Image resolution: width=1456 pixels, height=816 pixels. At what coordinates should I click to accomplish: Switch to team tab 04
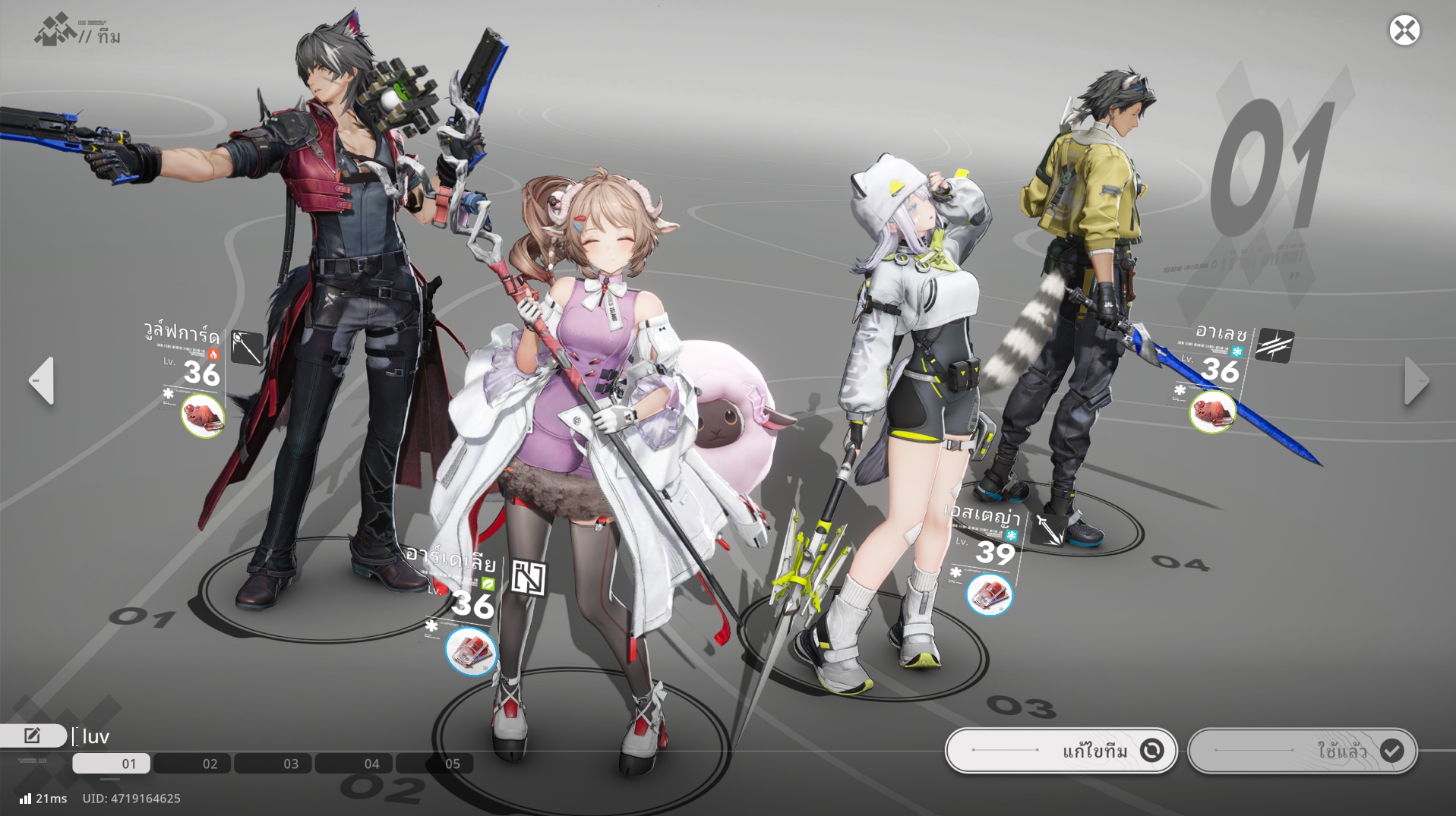[355, 764]
